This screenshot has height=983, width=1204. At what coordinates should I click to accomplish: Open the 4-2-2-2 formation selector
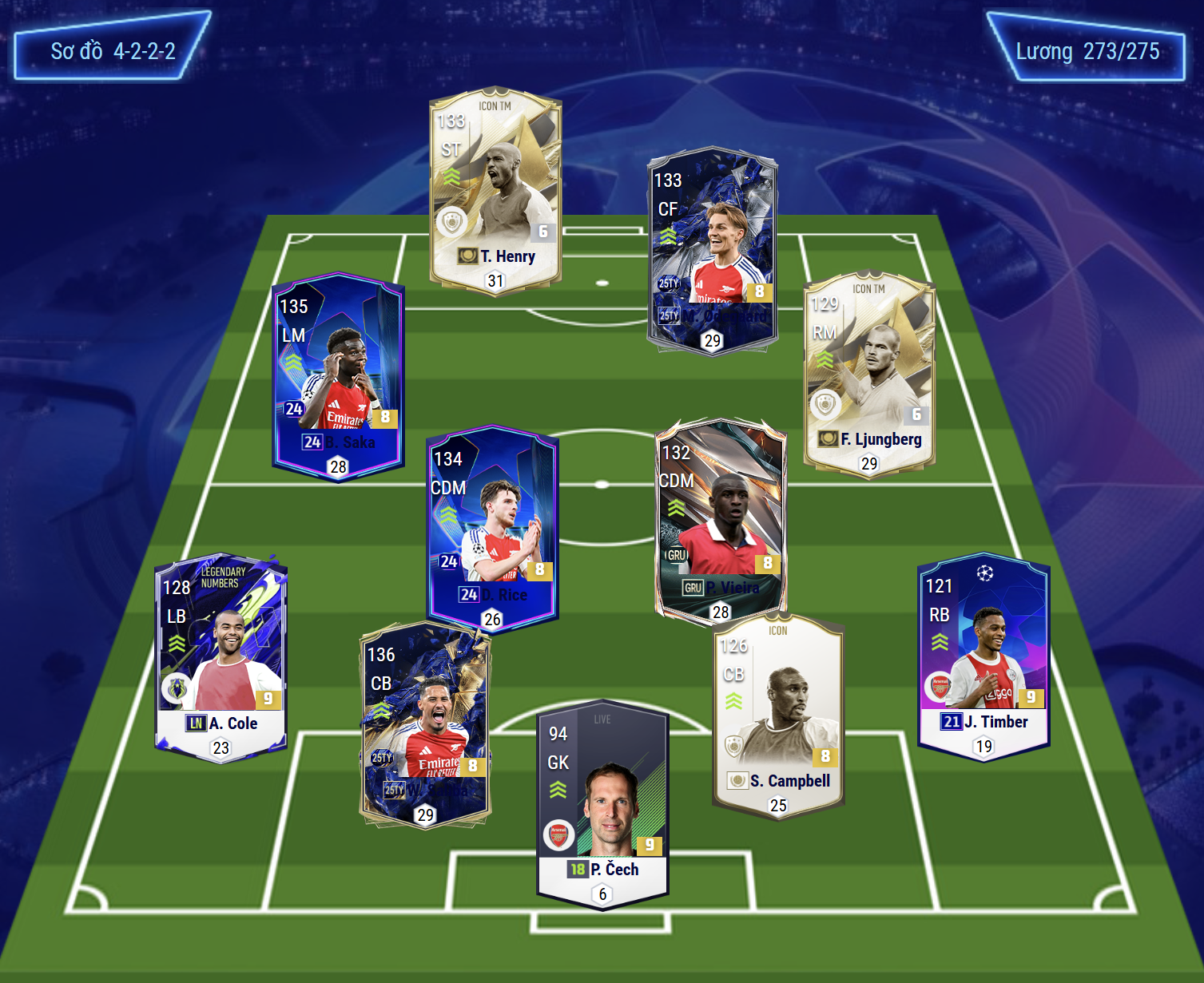point(113,51)
